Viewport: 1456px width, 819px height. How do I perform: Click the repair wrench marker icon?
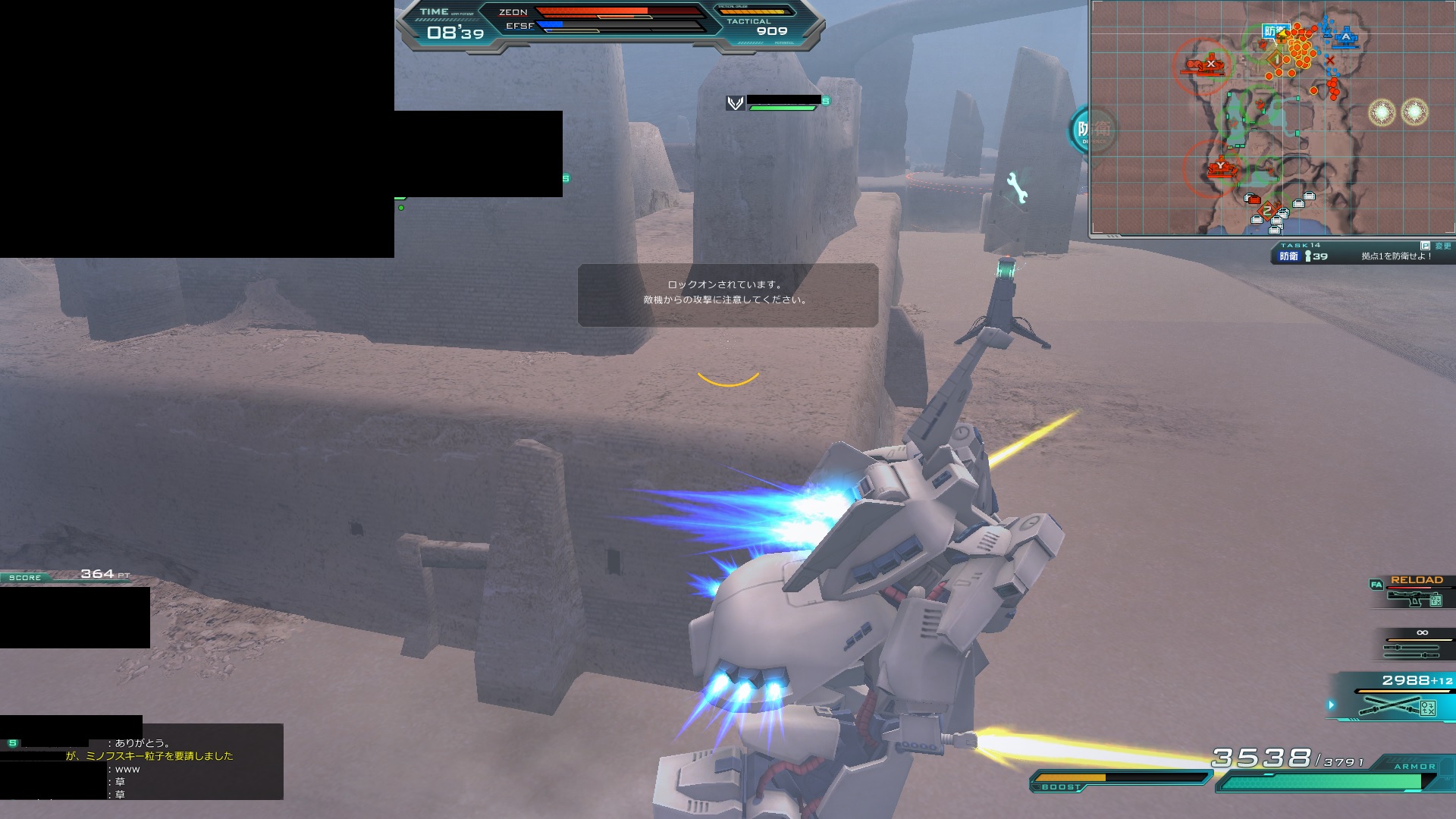[x=1017, y=188]
